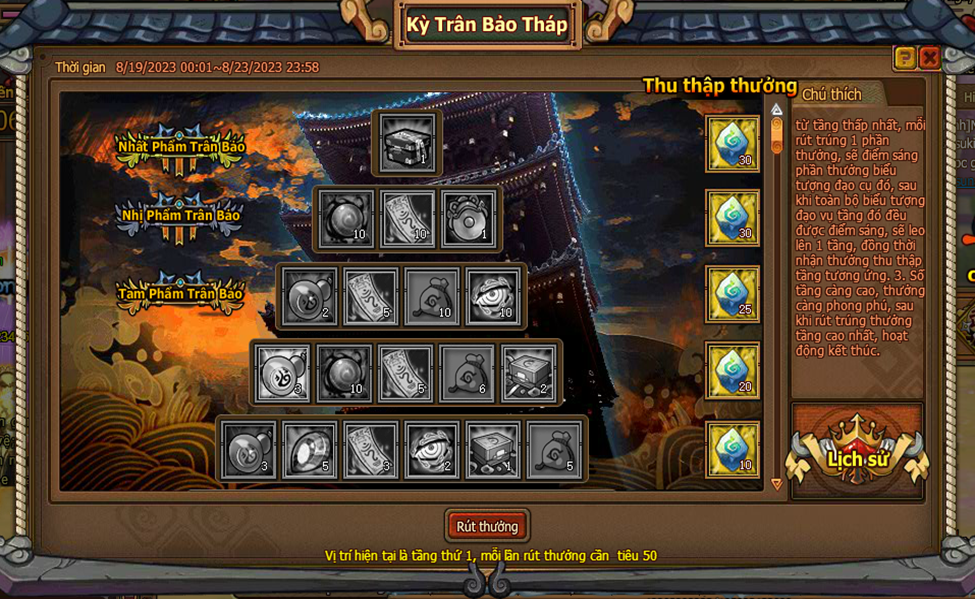Select the Chú thích tab
Screen dimensions: 975x599
[x=831, y=94]
